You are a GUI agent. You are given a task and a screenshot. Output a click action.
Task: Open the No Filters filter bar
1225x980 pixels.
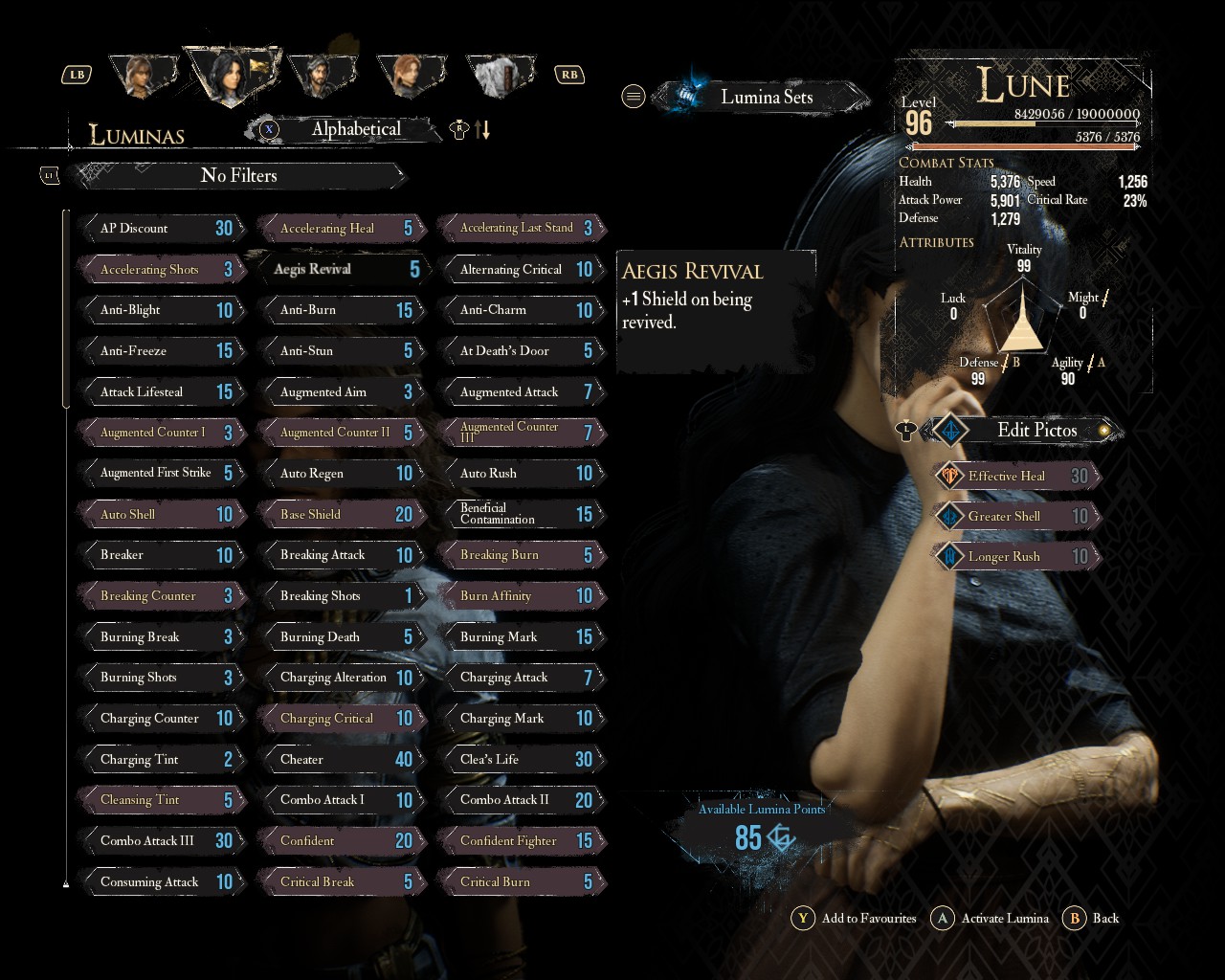[x=239, y=176]
